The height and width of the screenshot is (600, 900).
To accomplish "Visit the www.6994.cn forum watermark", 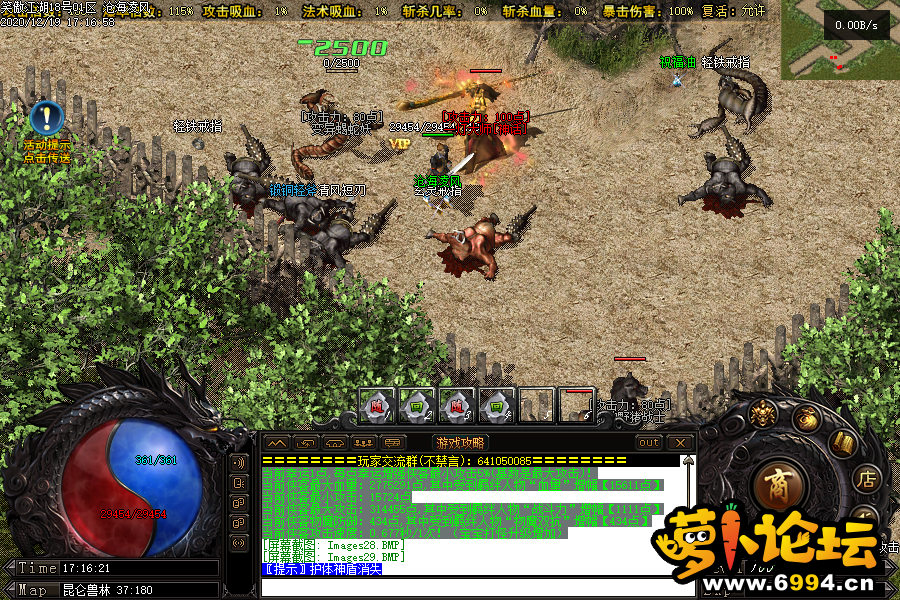I will [772, 582].
